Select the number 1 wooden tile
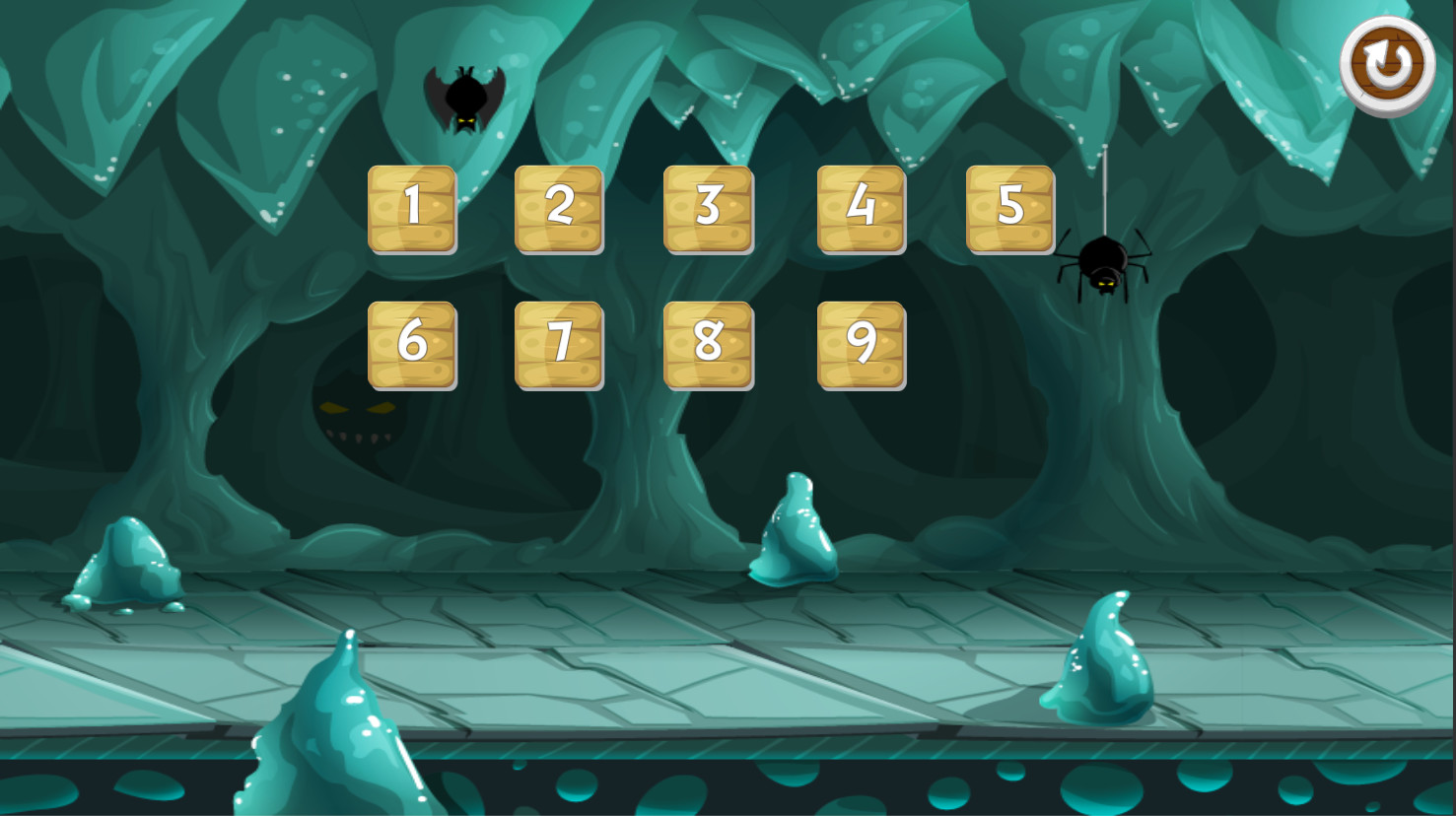1456x816 pixels. tap(413, 207)
